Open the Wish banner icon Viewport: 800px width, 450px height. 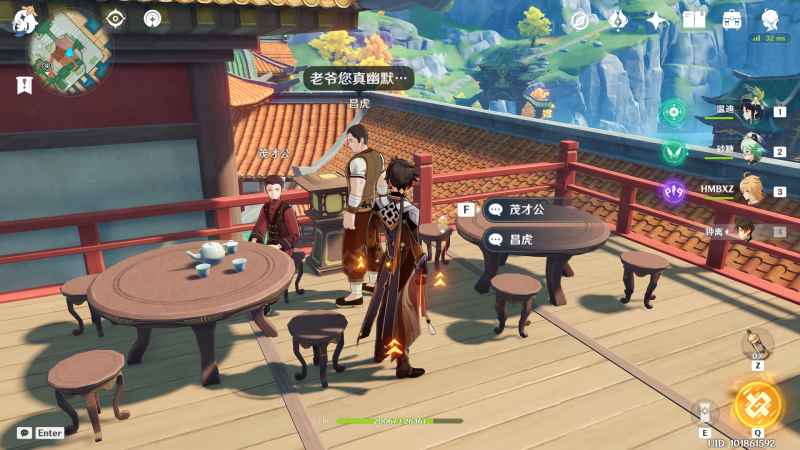(x=618, y=20)
